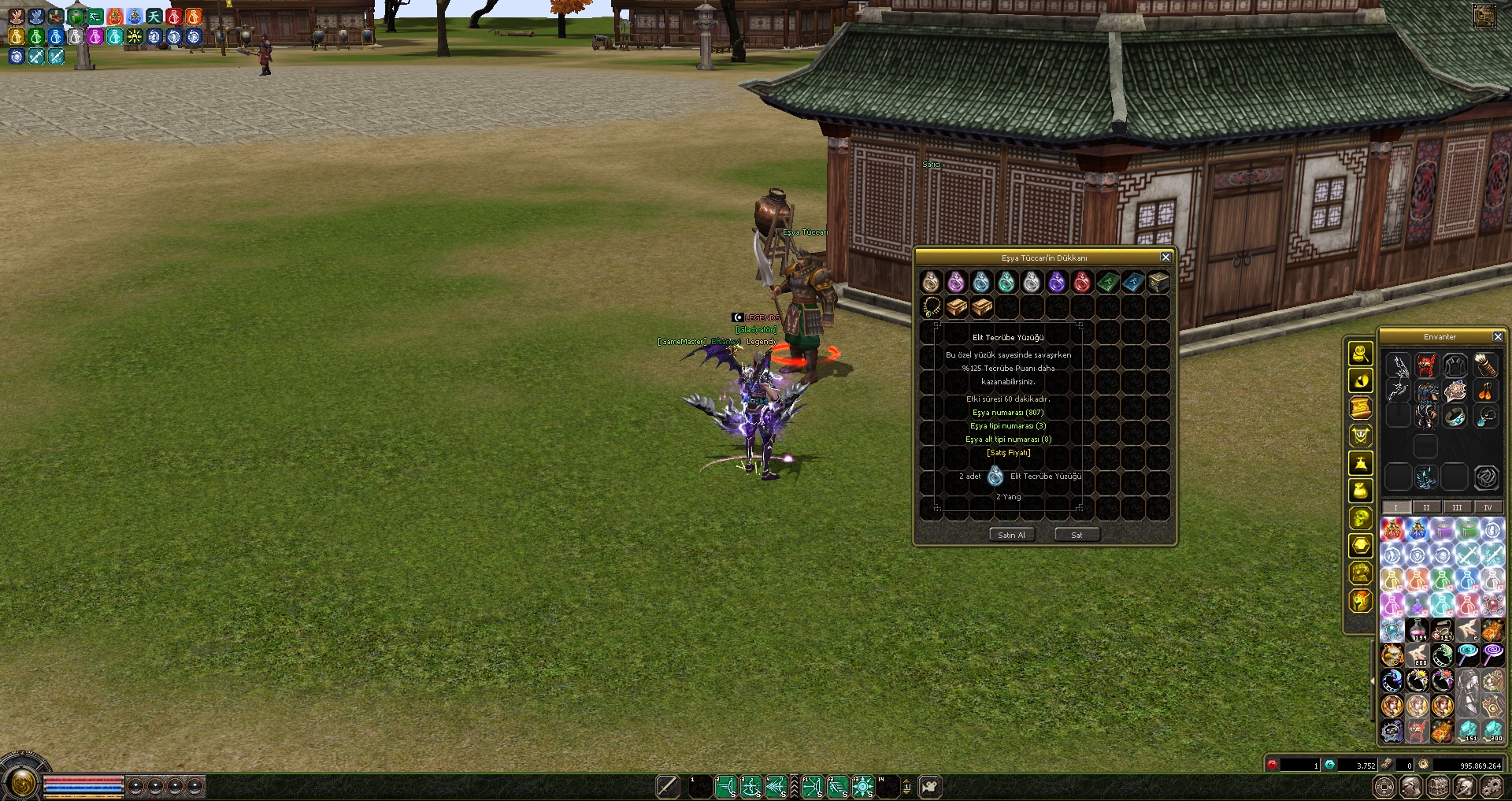Open the gear settings button in bottom bar
Viewport: 1512px width, 801px height.
[1492, 786]
